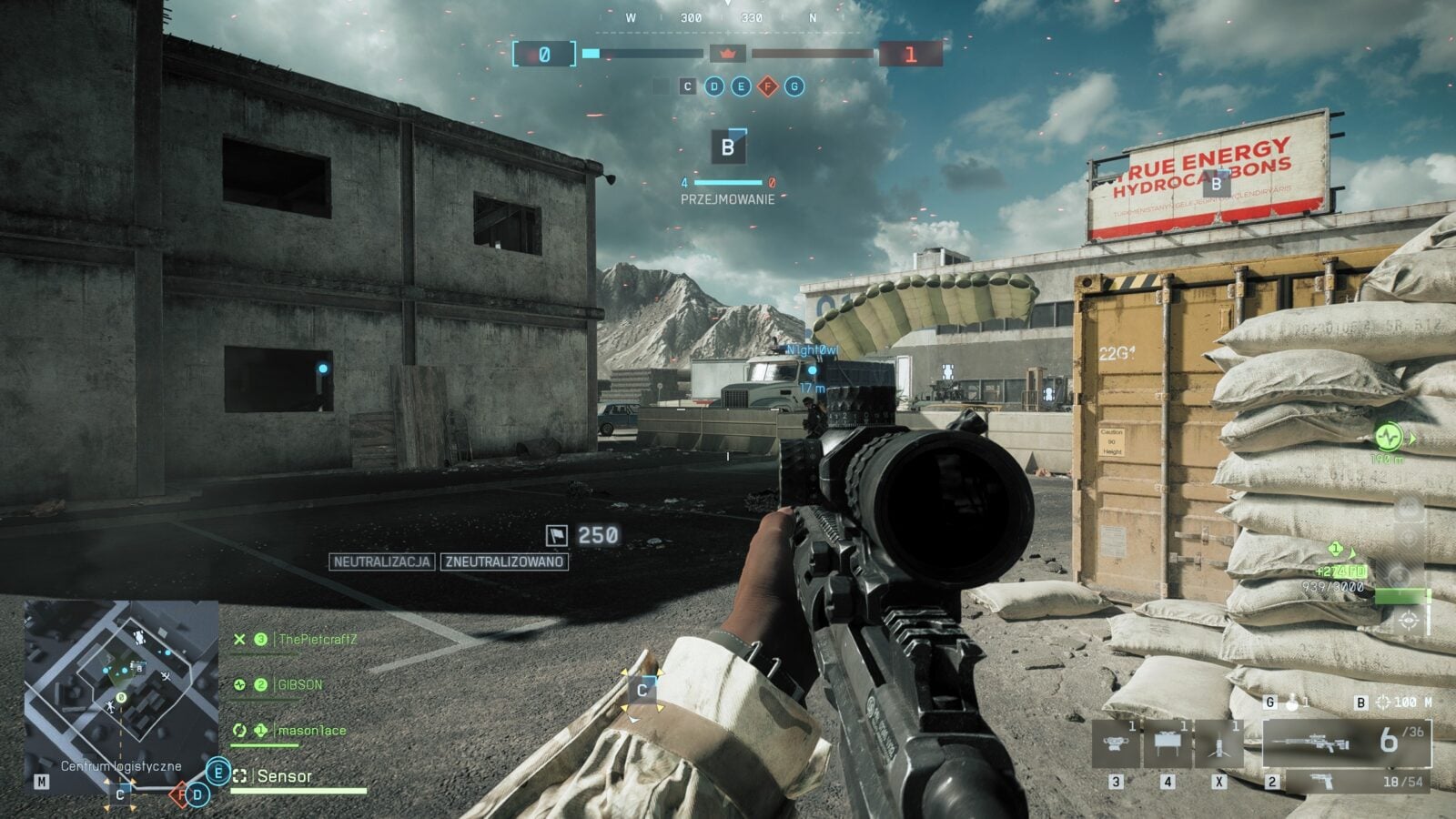Viewport: 1456px width, 819px height.
Task: Click the green revive pulse marker
Action: [x=1388, y=438]
